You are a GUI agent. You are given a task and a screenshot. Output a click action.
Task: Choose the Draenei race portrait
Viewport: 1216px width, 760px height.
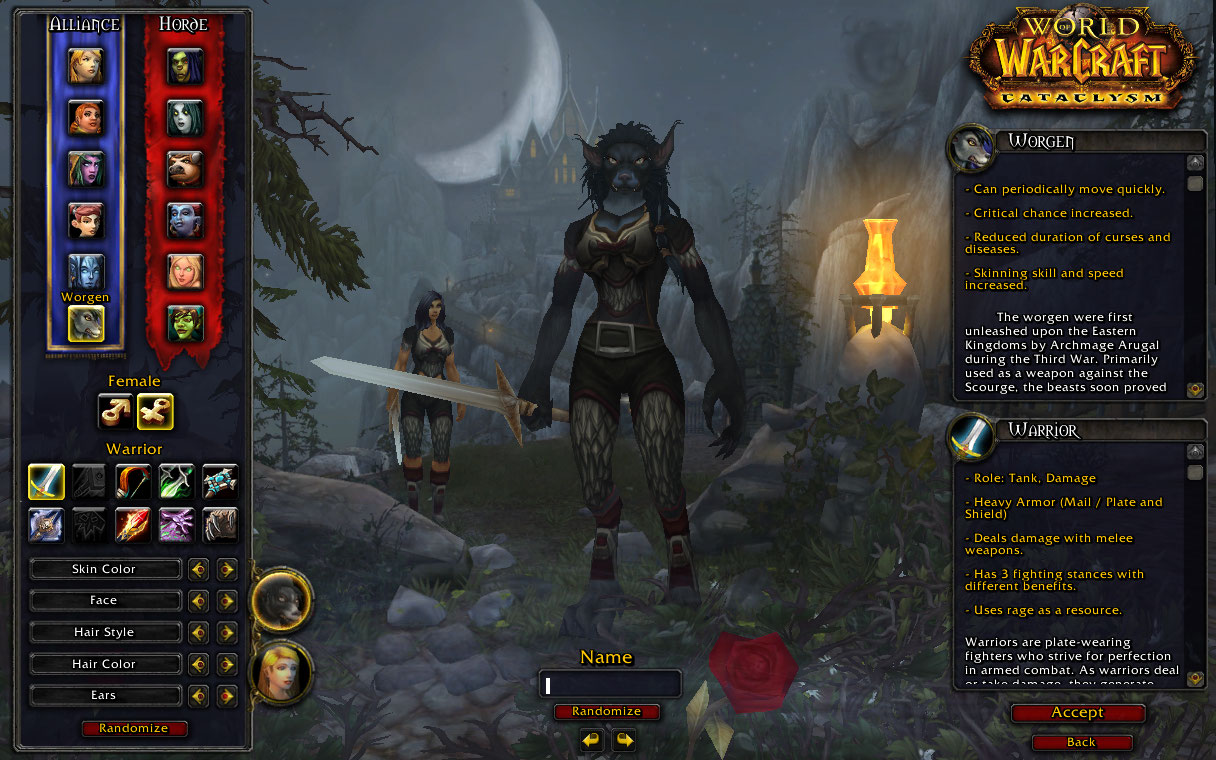86,271
